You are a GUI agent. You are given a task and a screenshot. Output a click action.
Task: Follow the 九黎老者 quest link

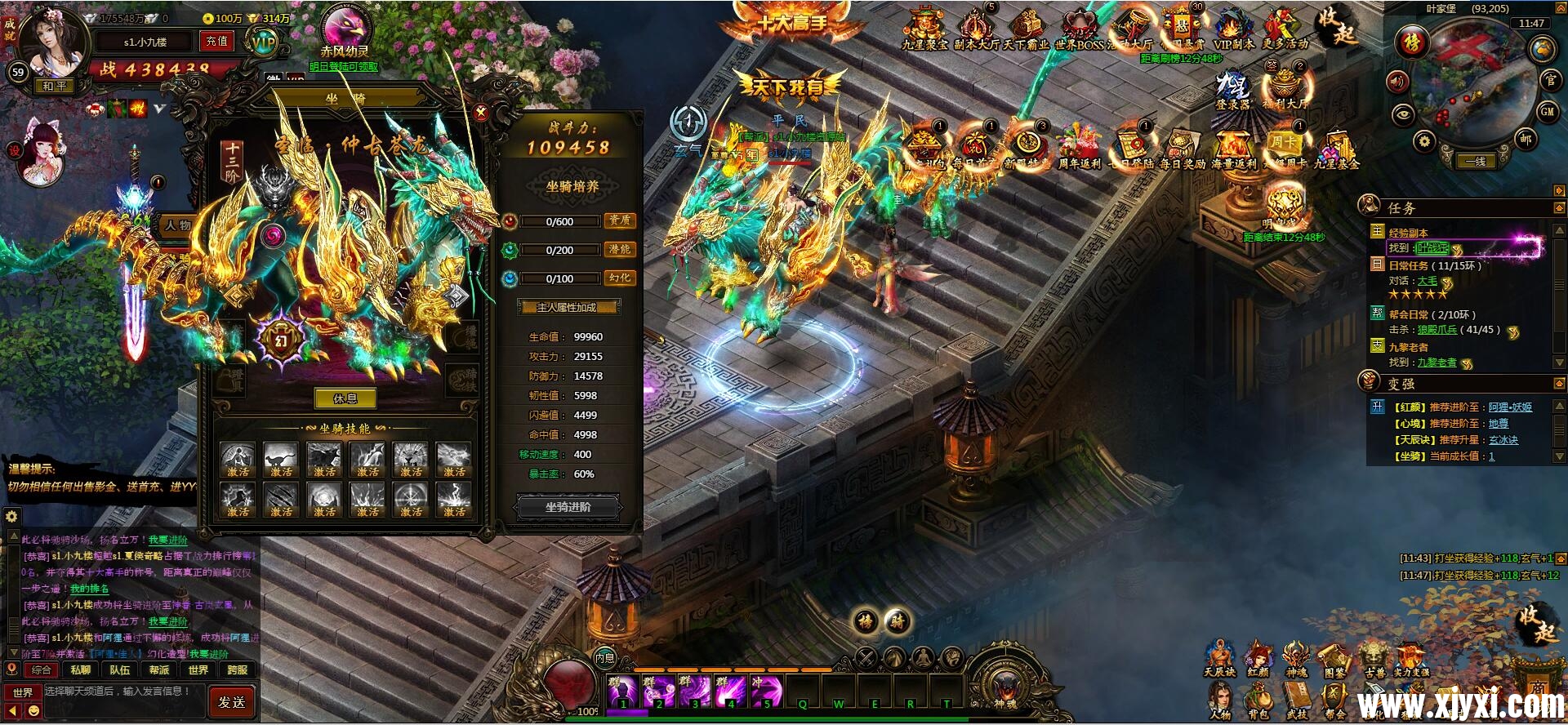(x=1437, y=362)
